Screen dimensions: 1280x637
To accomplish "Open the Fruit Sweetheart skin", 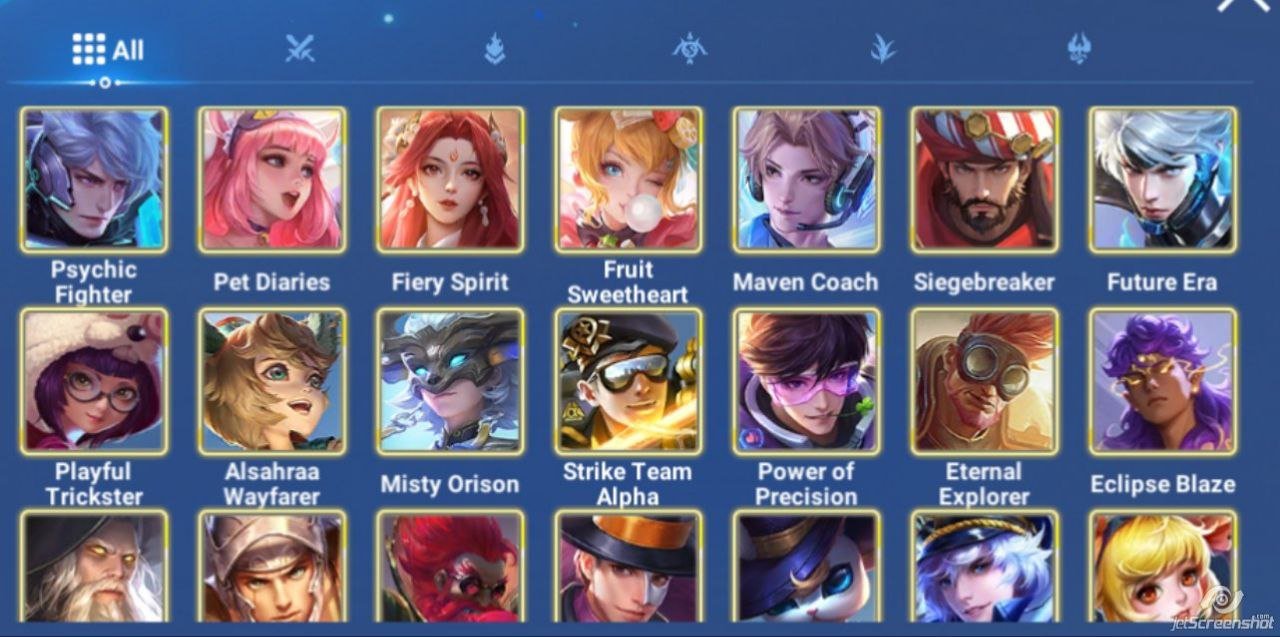I will pyautogui.click(x=628, y=180).
